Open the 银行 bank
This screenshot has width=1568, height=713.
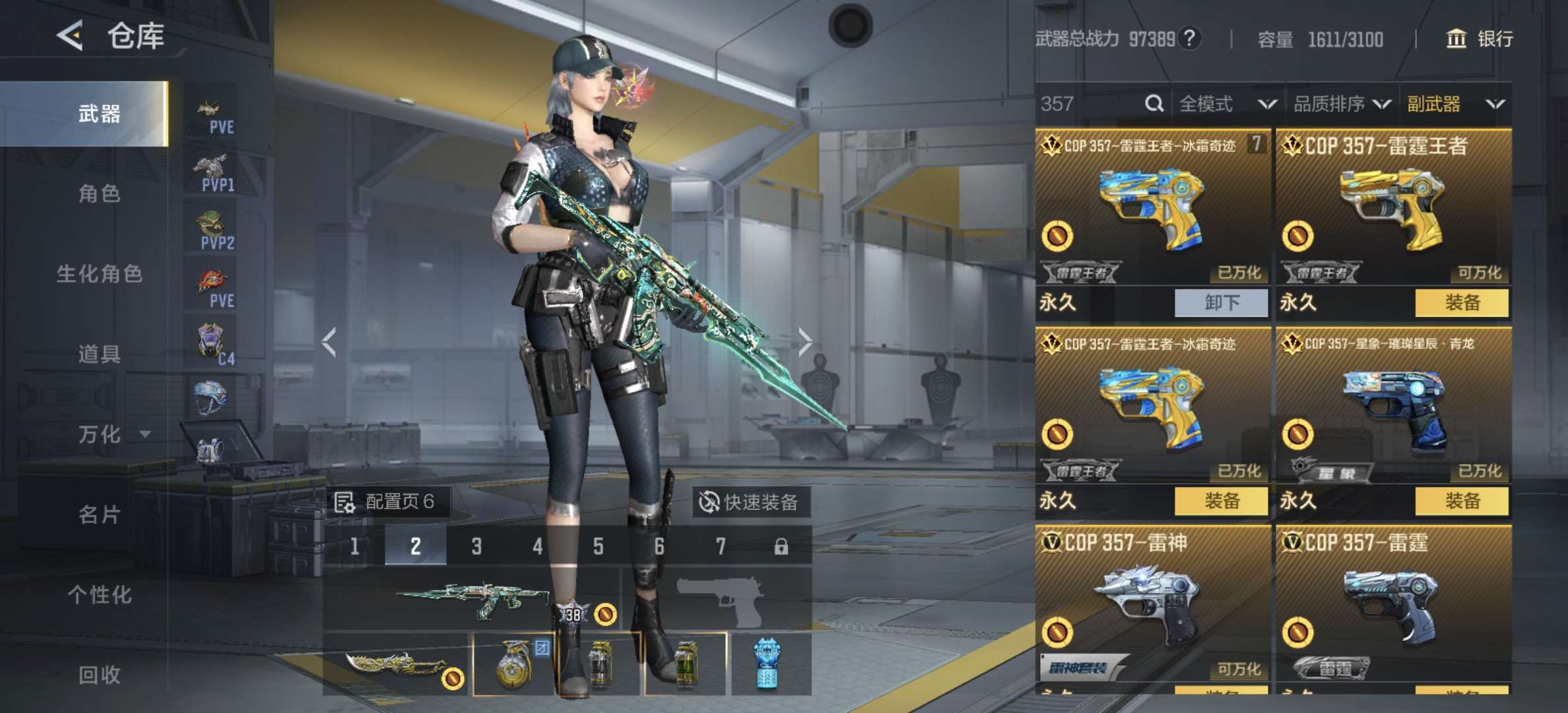tap(1480, 39)
